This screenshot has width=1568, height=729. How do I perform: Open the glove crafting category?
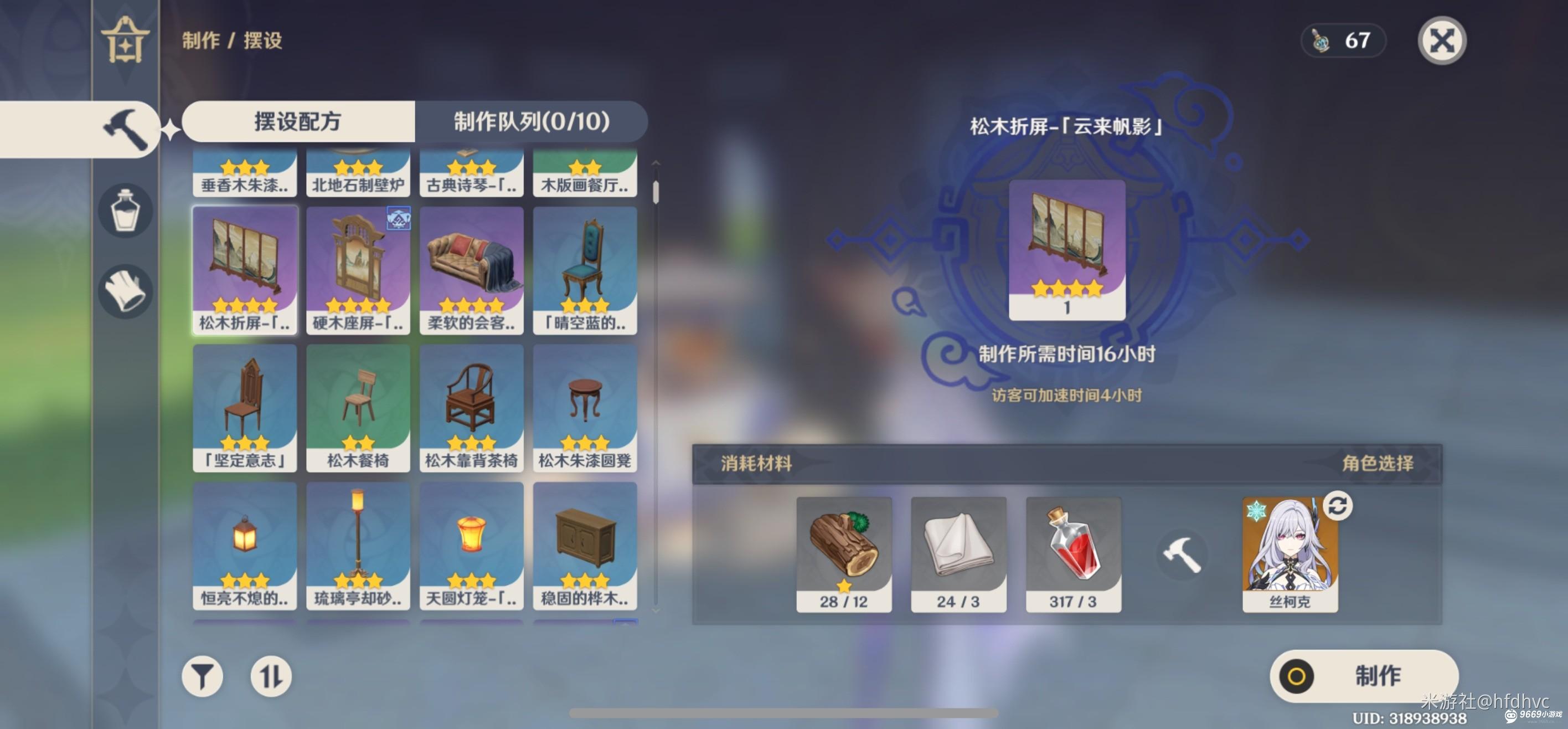(125, 291)
